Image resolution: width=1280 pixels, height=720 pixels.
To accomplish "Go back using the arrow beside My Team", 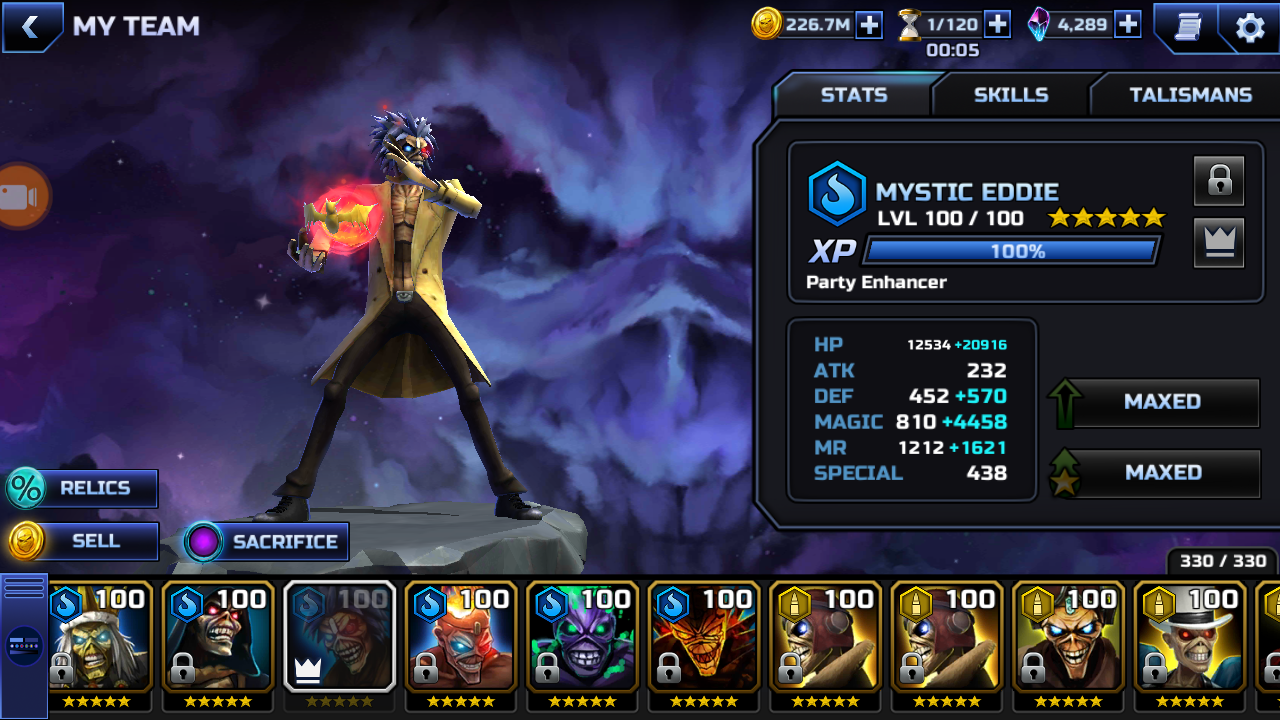I will (30, 27).
